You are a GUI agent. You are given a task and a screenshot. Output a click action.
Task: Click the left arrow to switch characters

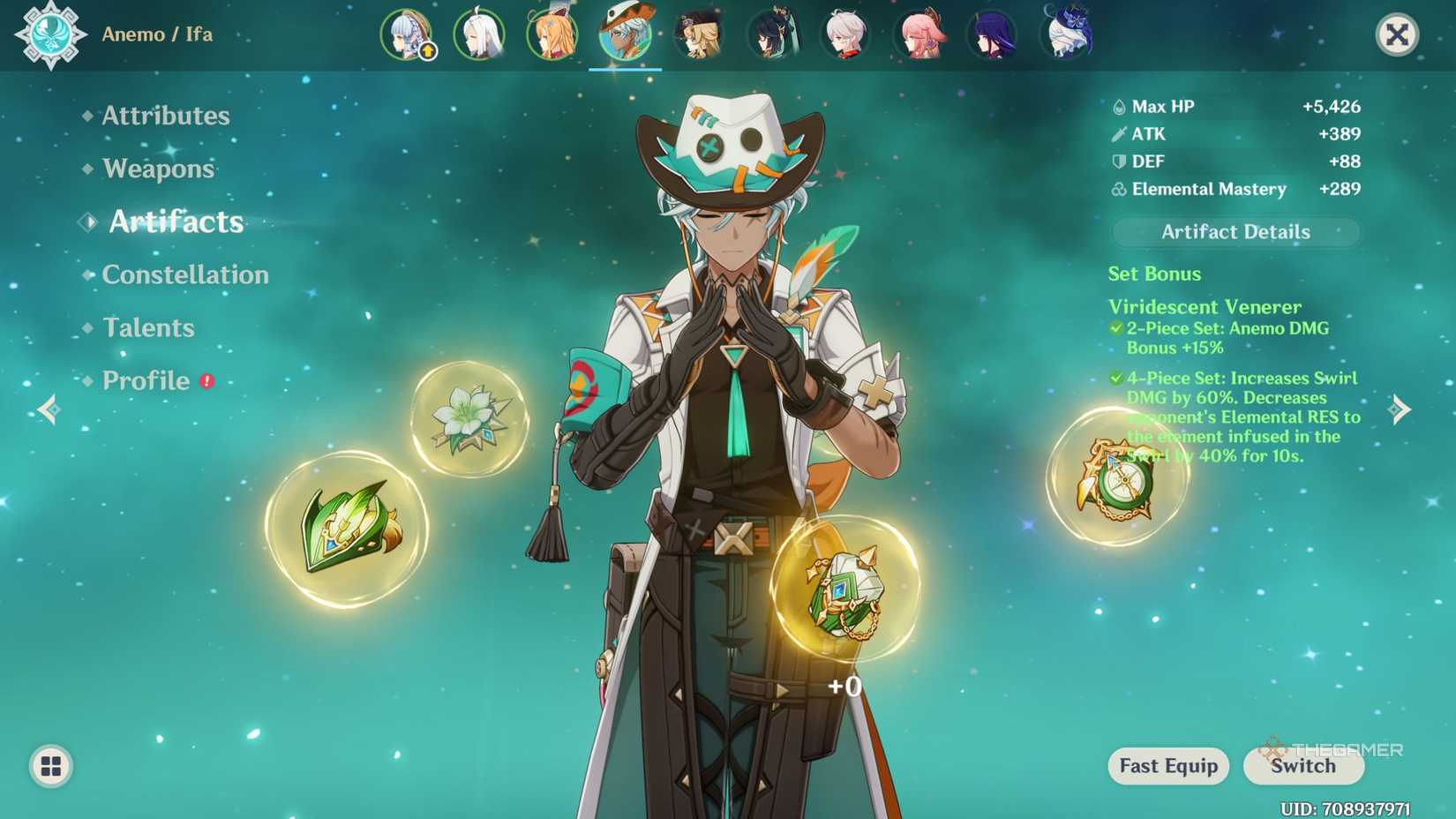coord(49,409)
